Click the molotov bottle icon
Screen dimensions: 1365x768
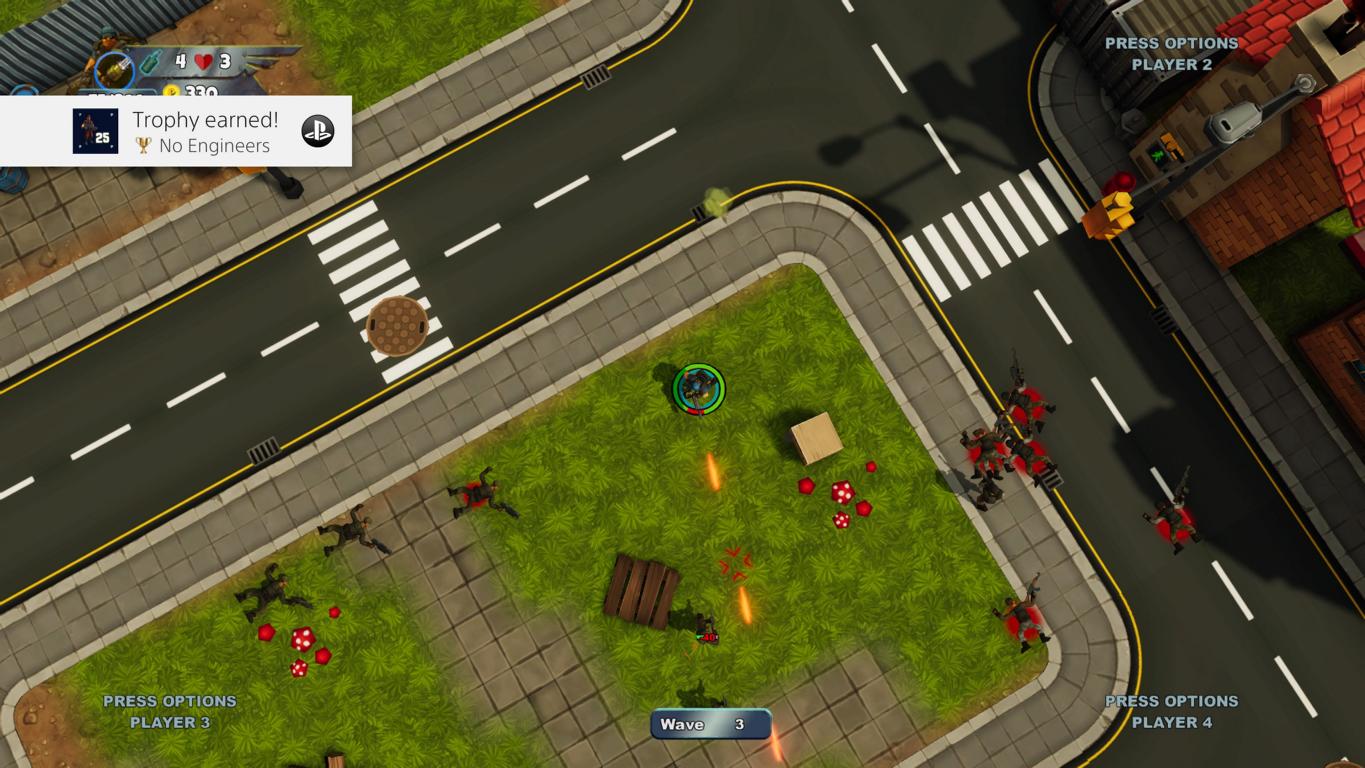pyautogui.click(x=150, y=62)
